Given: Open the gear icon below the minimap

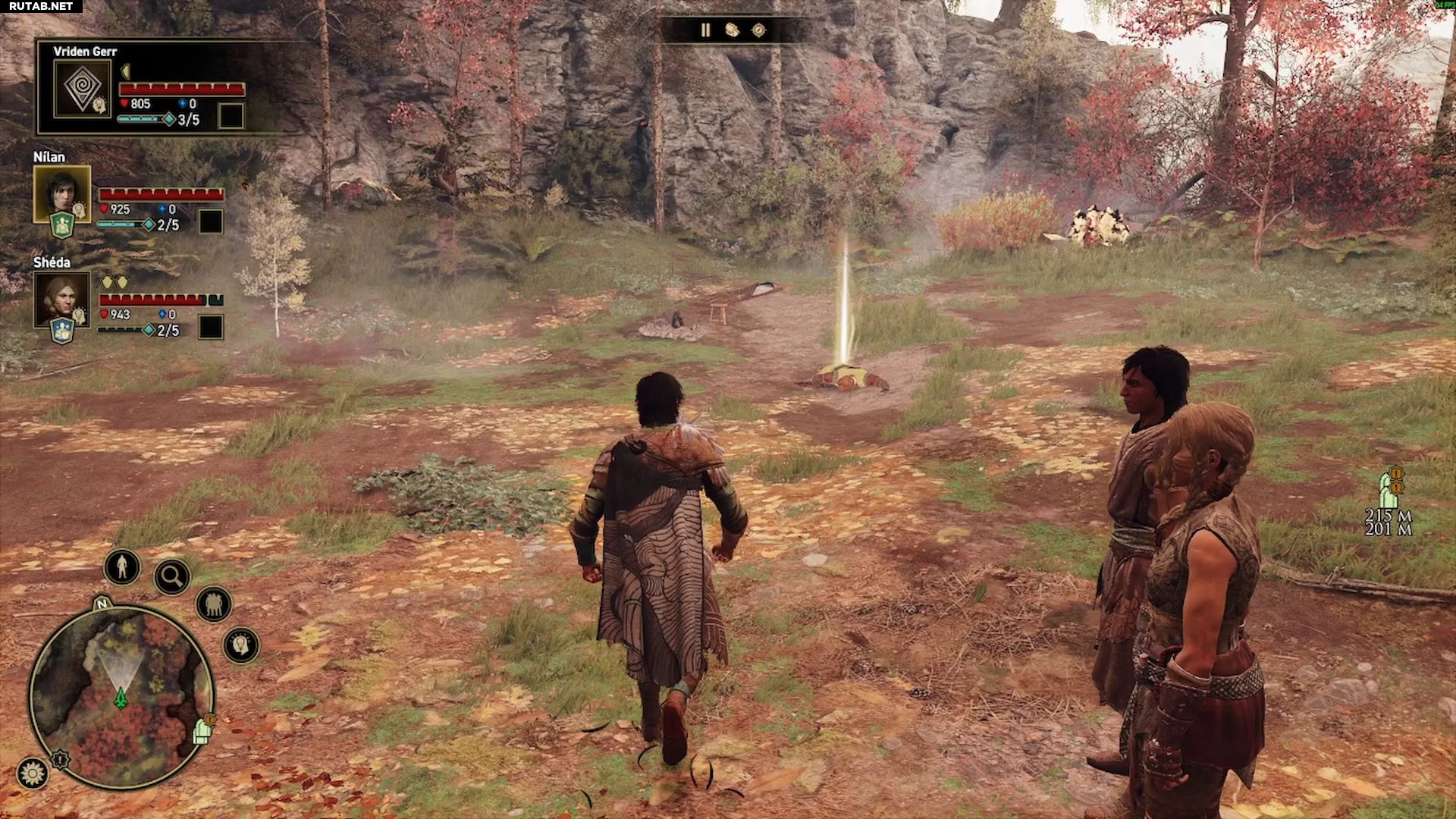Looking at the screenshot, I should (x=33, y=773).
